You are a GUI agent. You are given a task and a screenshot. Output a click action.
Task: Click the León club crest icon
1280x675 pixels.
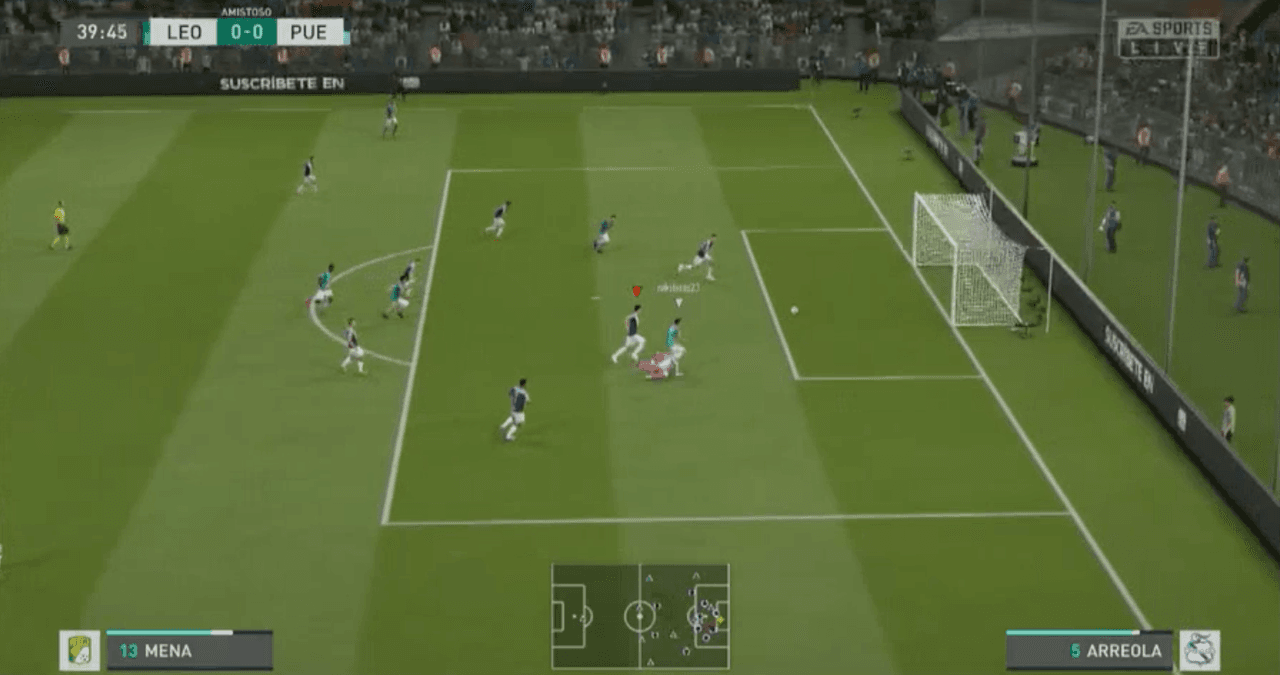click(x=79, y=650)
